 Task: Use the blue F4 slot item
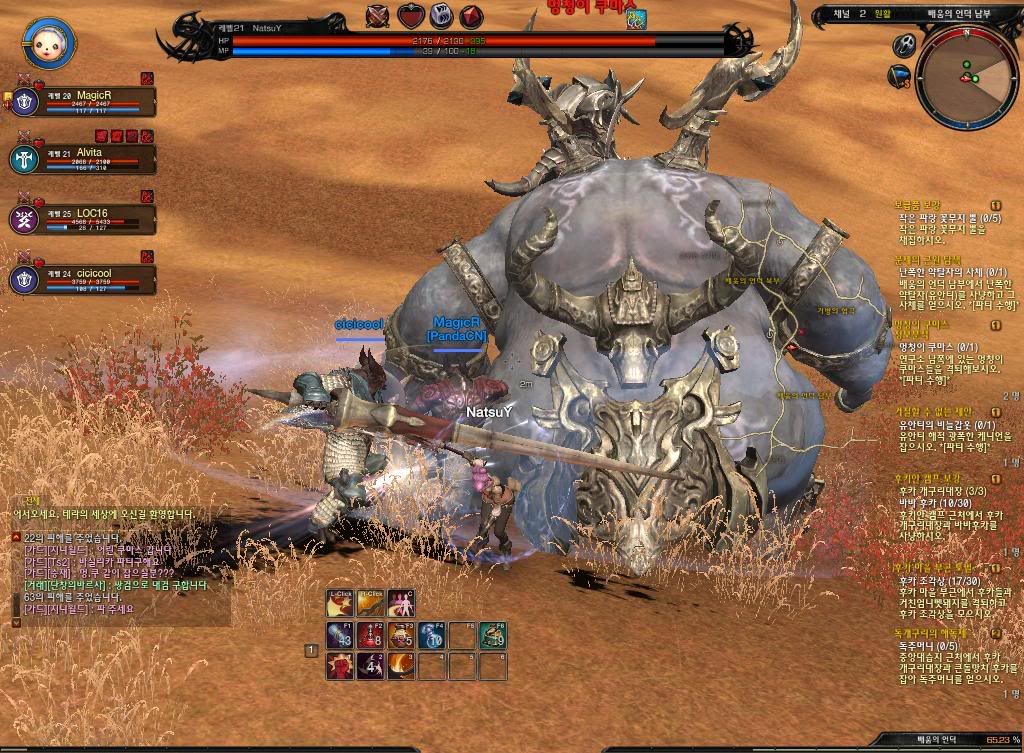coord(431,634)
